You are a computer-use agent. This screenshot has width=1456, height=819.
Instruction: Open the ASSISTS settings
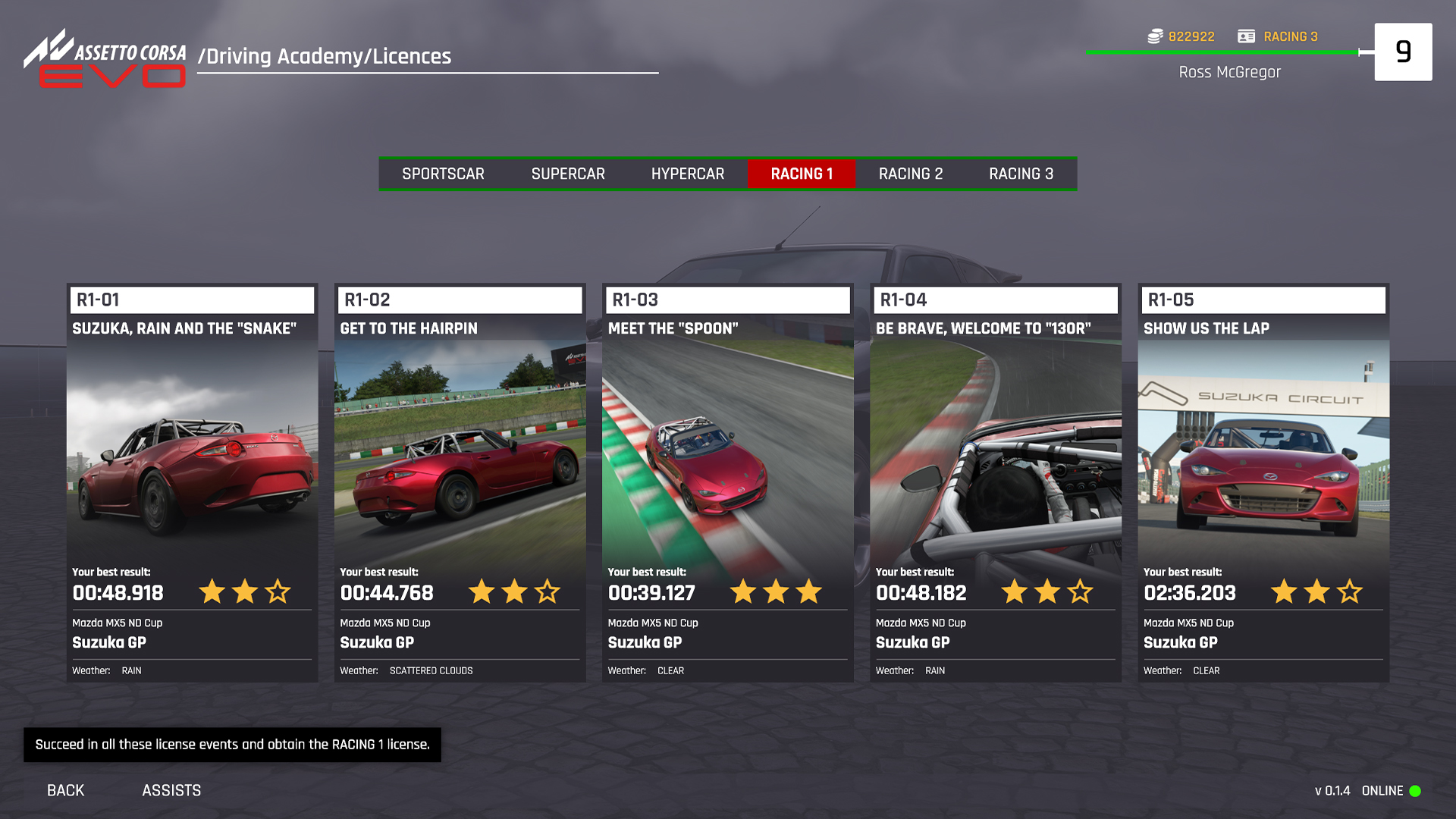(171, 790)
